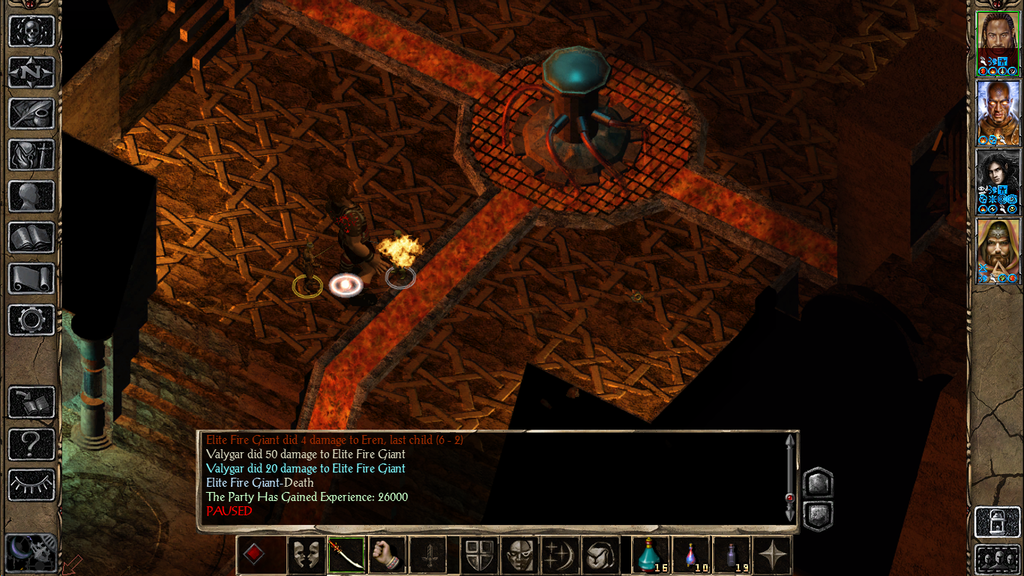Select the fist weapon slot
Viewport: 1024px width, 576px height.
[387, 555]
